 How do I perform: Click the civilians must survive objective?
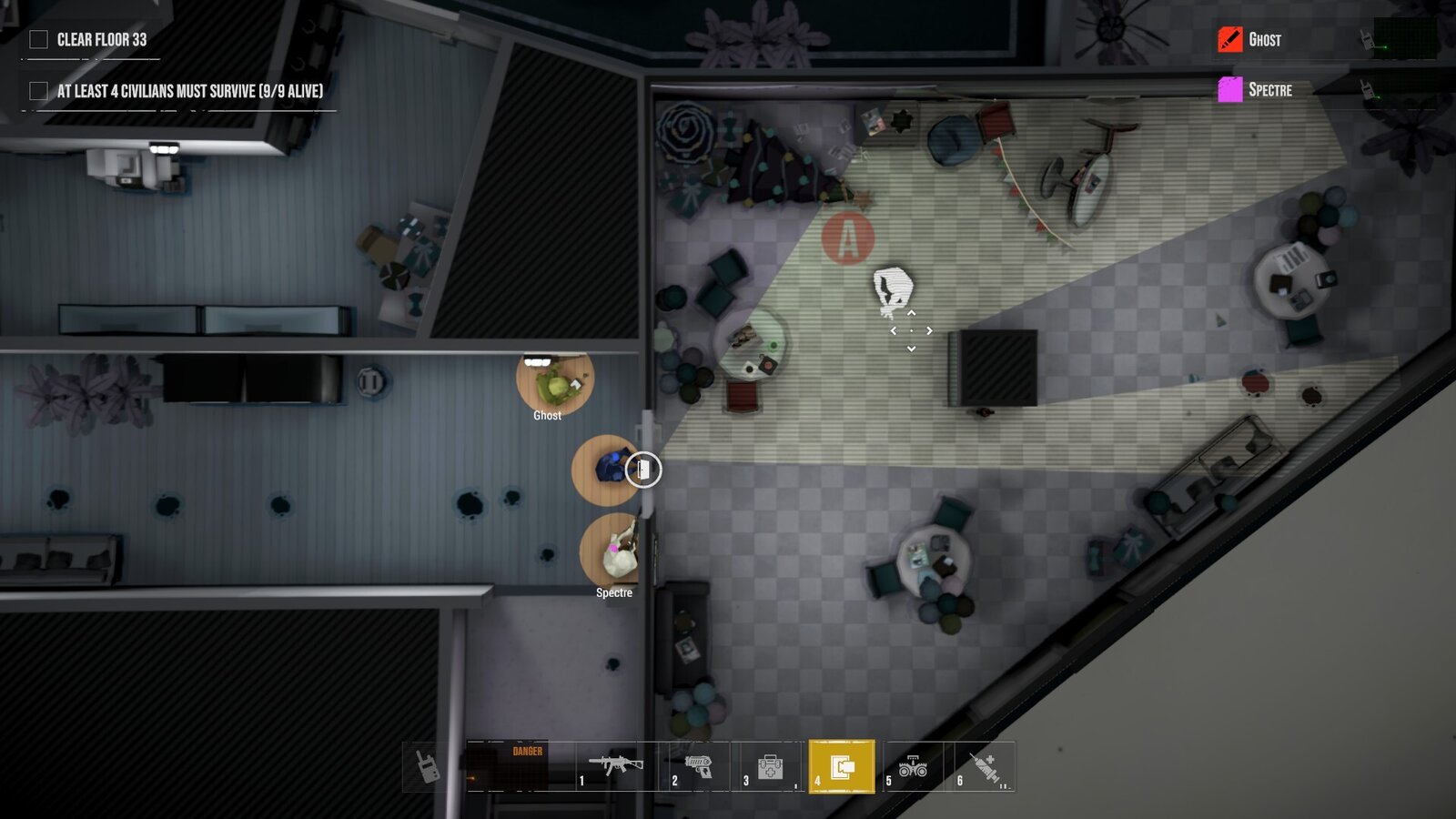pyautogui.click(x=189, y=91)
